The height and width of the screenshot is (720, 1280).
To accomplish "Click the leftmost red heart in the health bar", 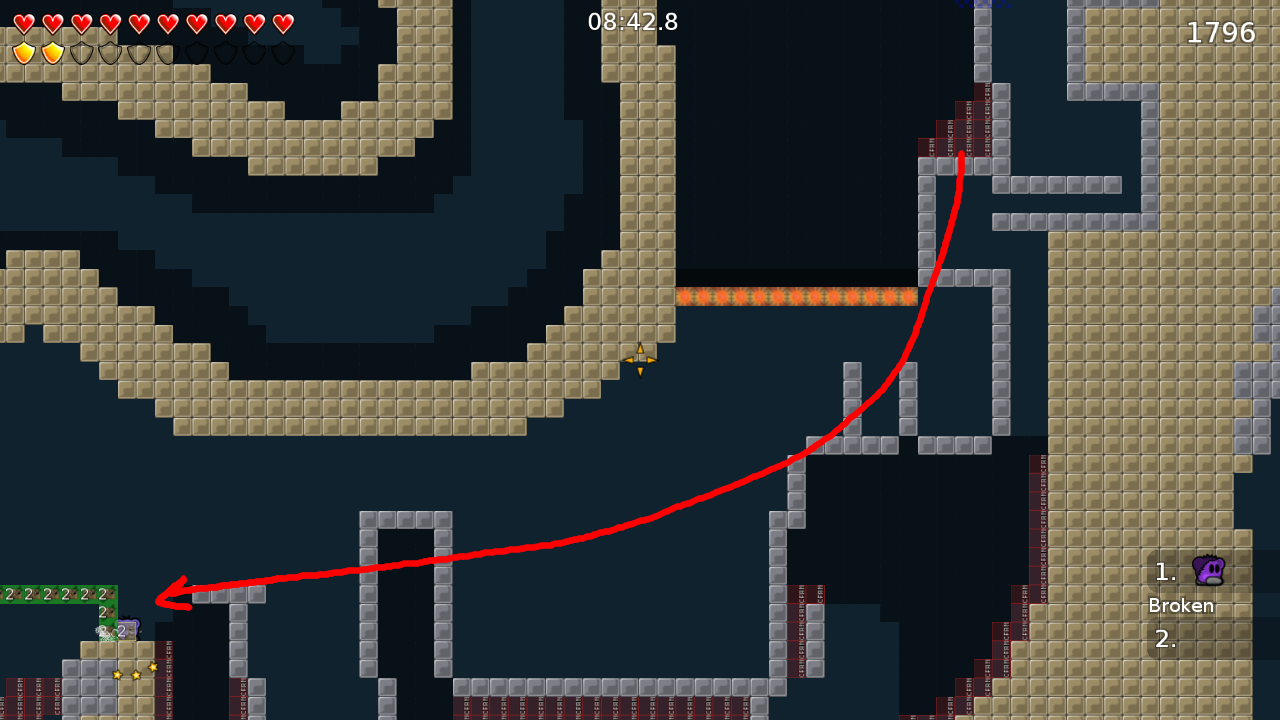I will pos(22,22).
